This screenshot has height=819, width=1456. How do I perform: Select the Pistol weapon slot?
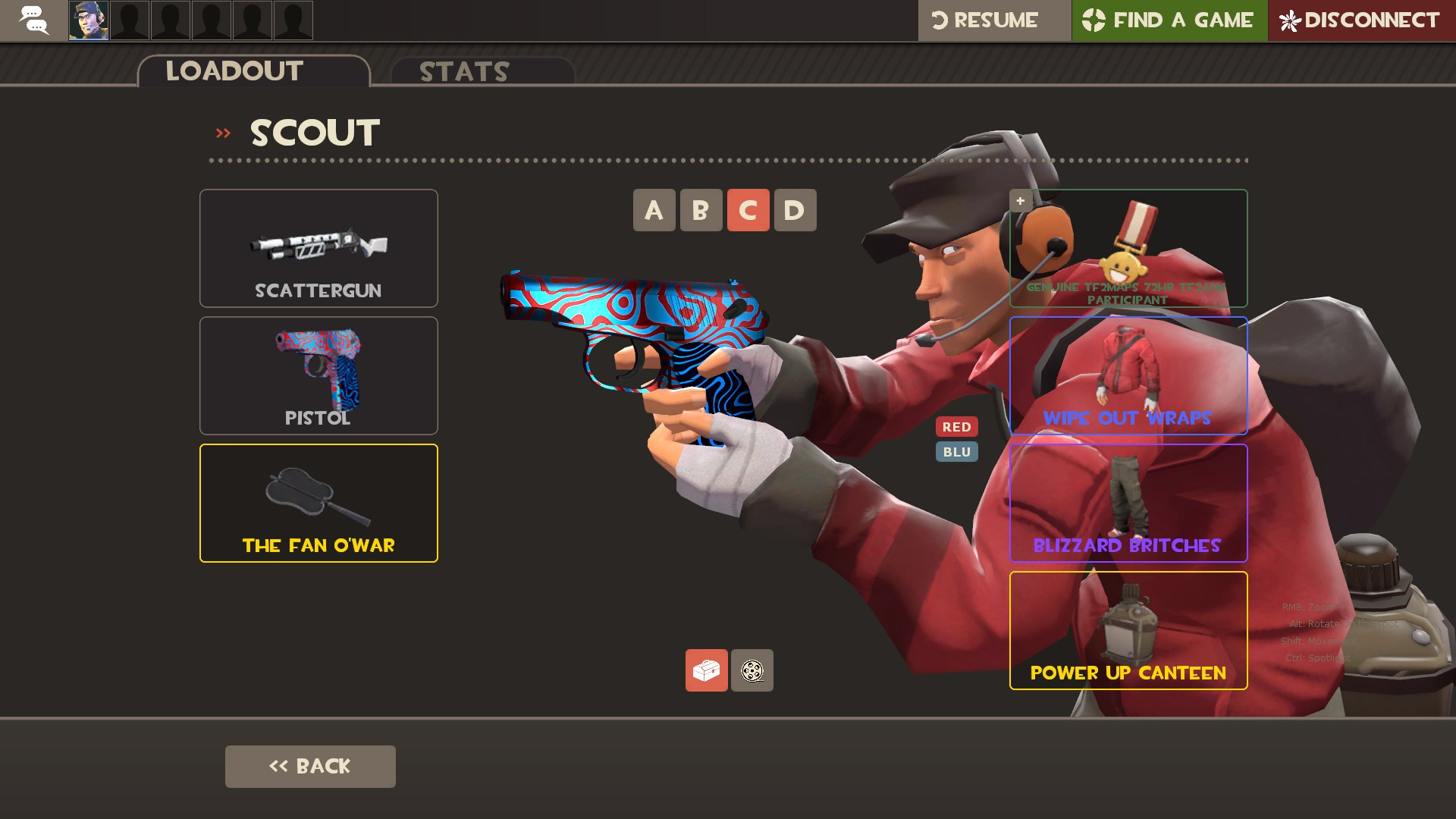(318, 375)
